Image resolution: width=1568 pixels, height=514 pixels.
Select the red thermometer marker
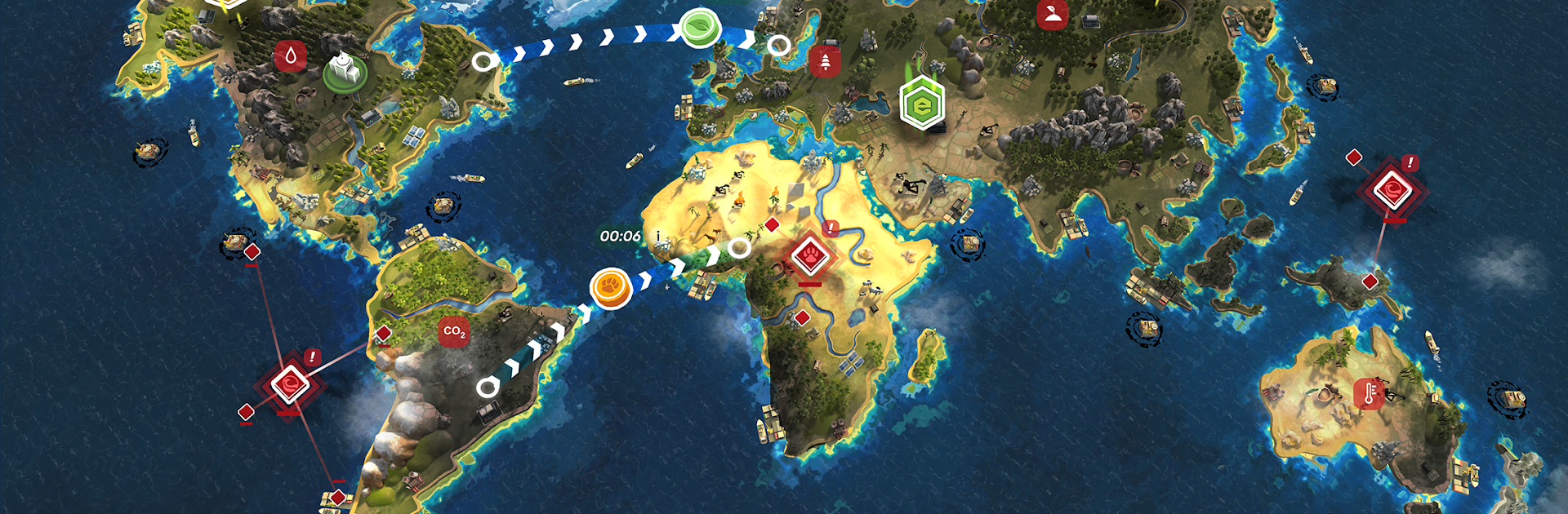(x=1369, y=394)
